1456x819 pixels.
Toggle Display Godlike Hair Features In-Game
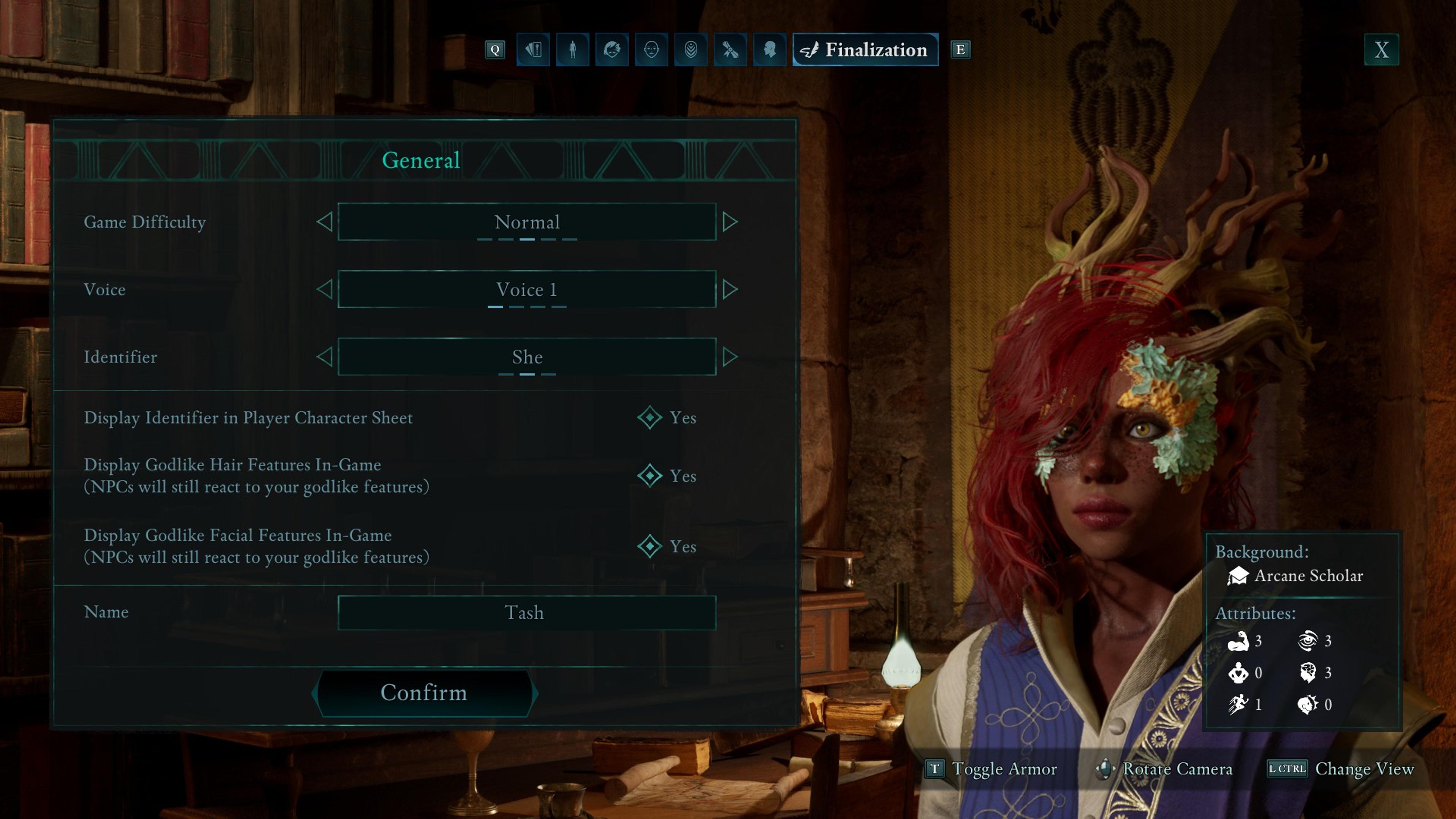tap(650, 476)
